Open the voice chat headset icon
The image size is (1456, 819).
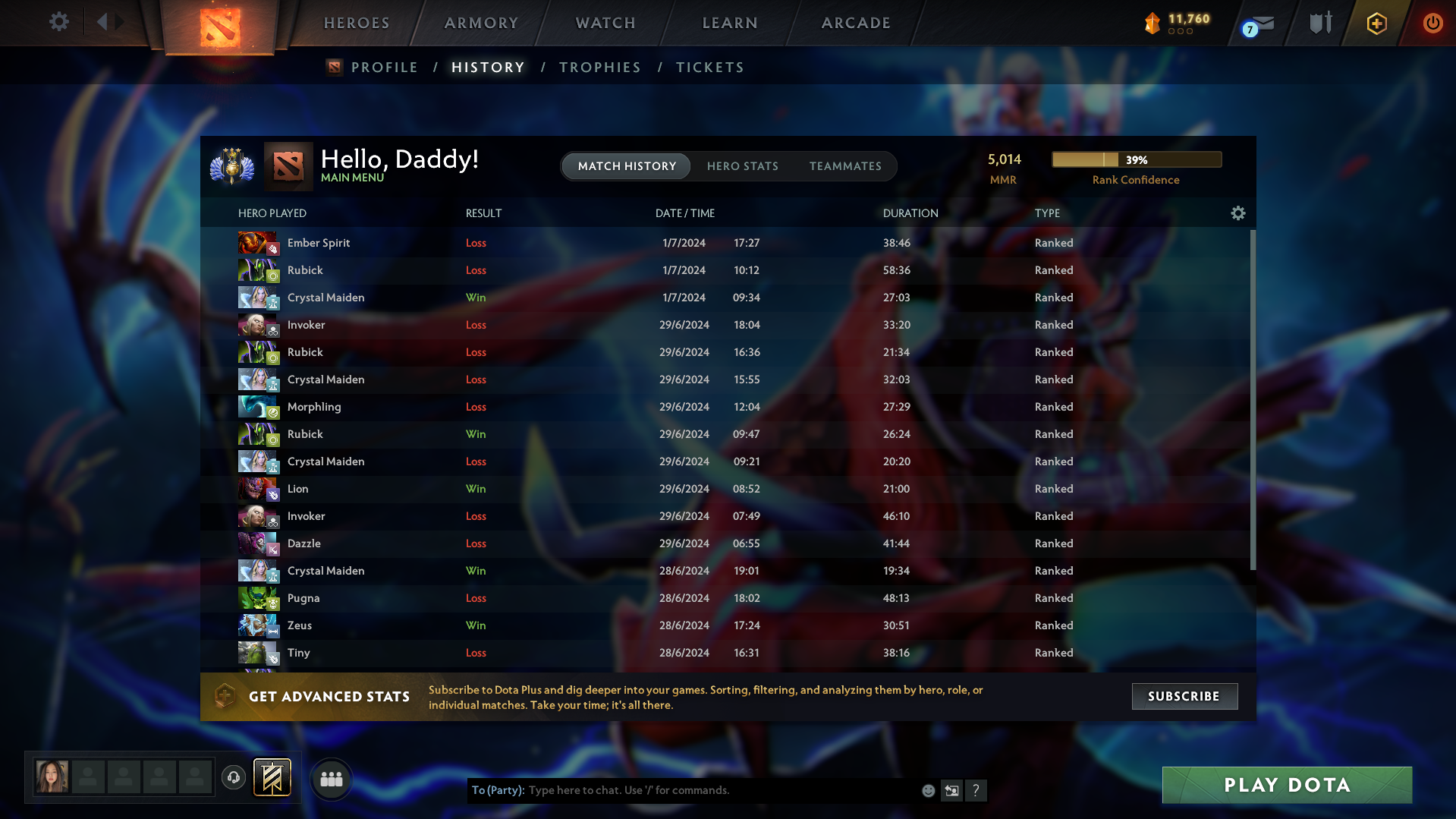[x=234, y=778]
